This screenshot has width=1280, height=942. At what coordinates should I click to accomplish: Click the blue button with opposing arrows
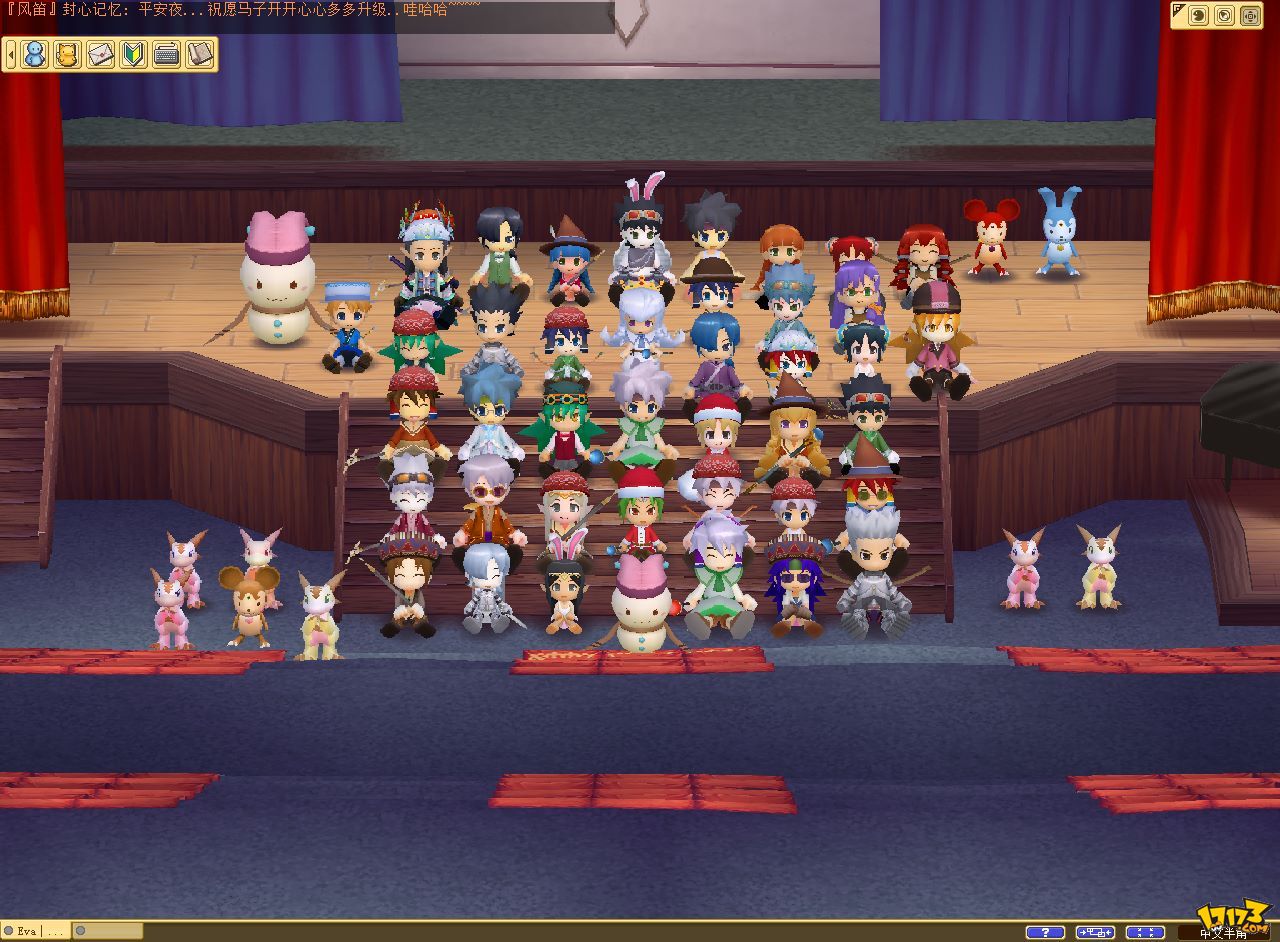click(x=1145, y=932)
